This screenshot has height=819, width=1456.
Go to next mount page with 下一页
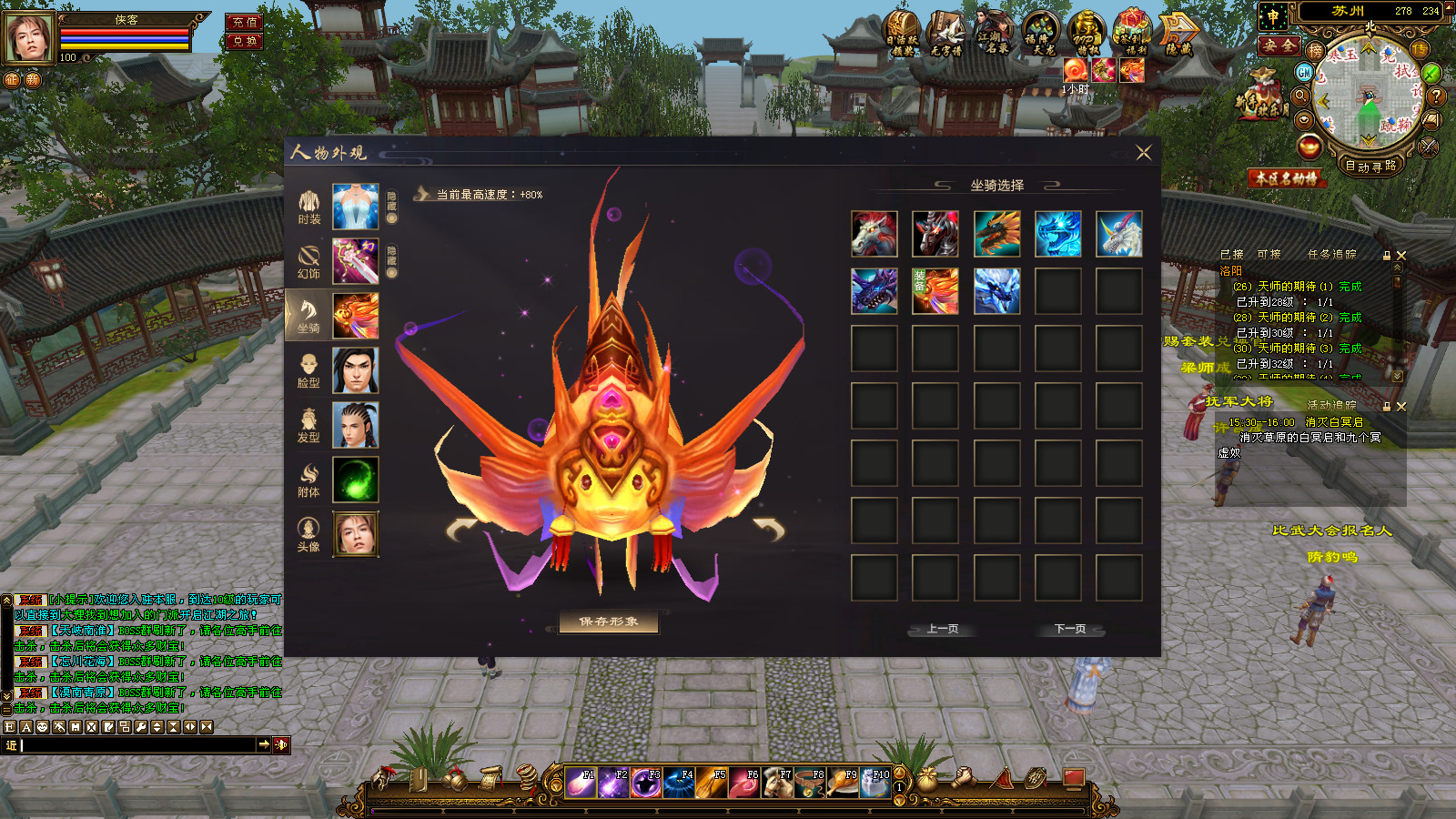click(x=1069, y=629)
